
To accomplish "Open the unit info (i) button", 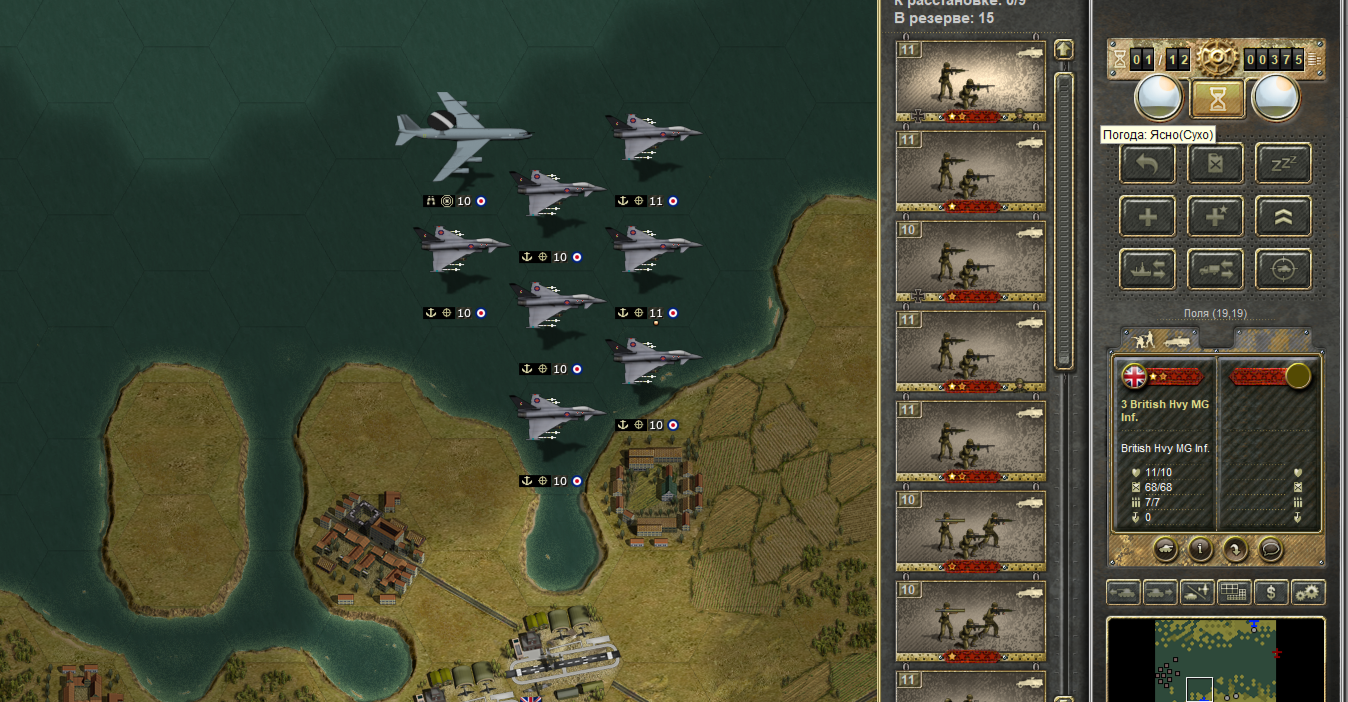I will click(x=1200, y=548).
